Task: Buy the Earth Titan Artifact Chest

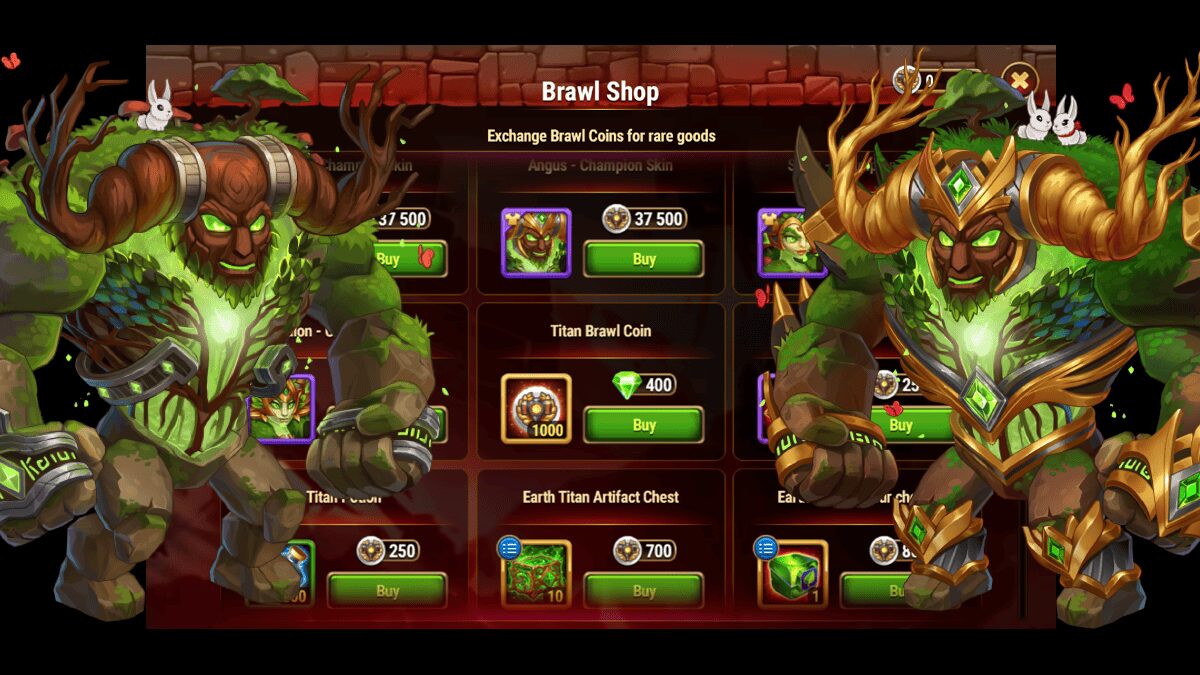Action: pos(644,591)
